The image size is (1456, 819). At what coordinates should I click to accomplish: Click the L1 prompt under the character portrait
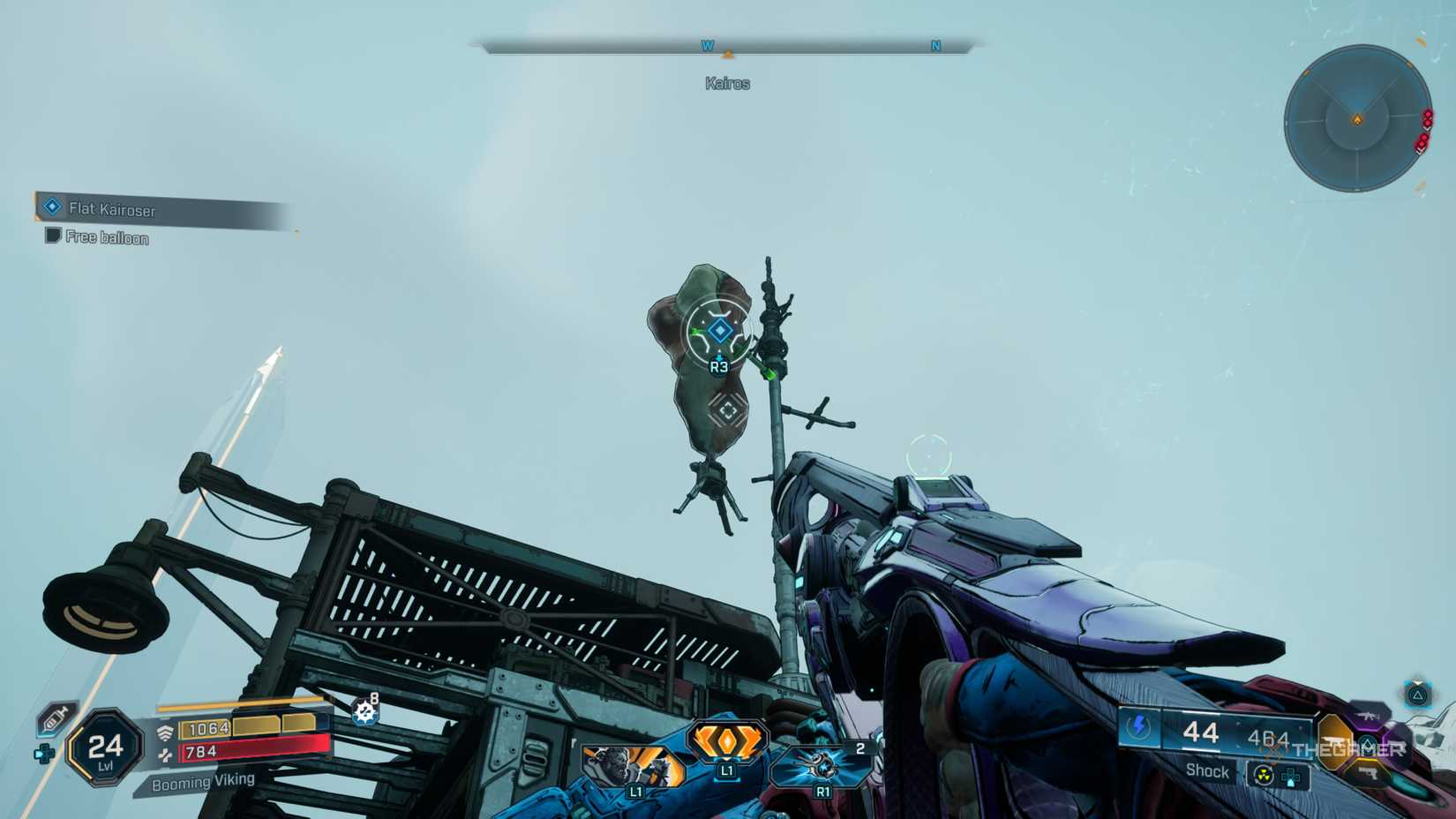(636, 792)
